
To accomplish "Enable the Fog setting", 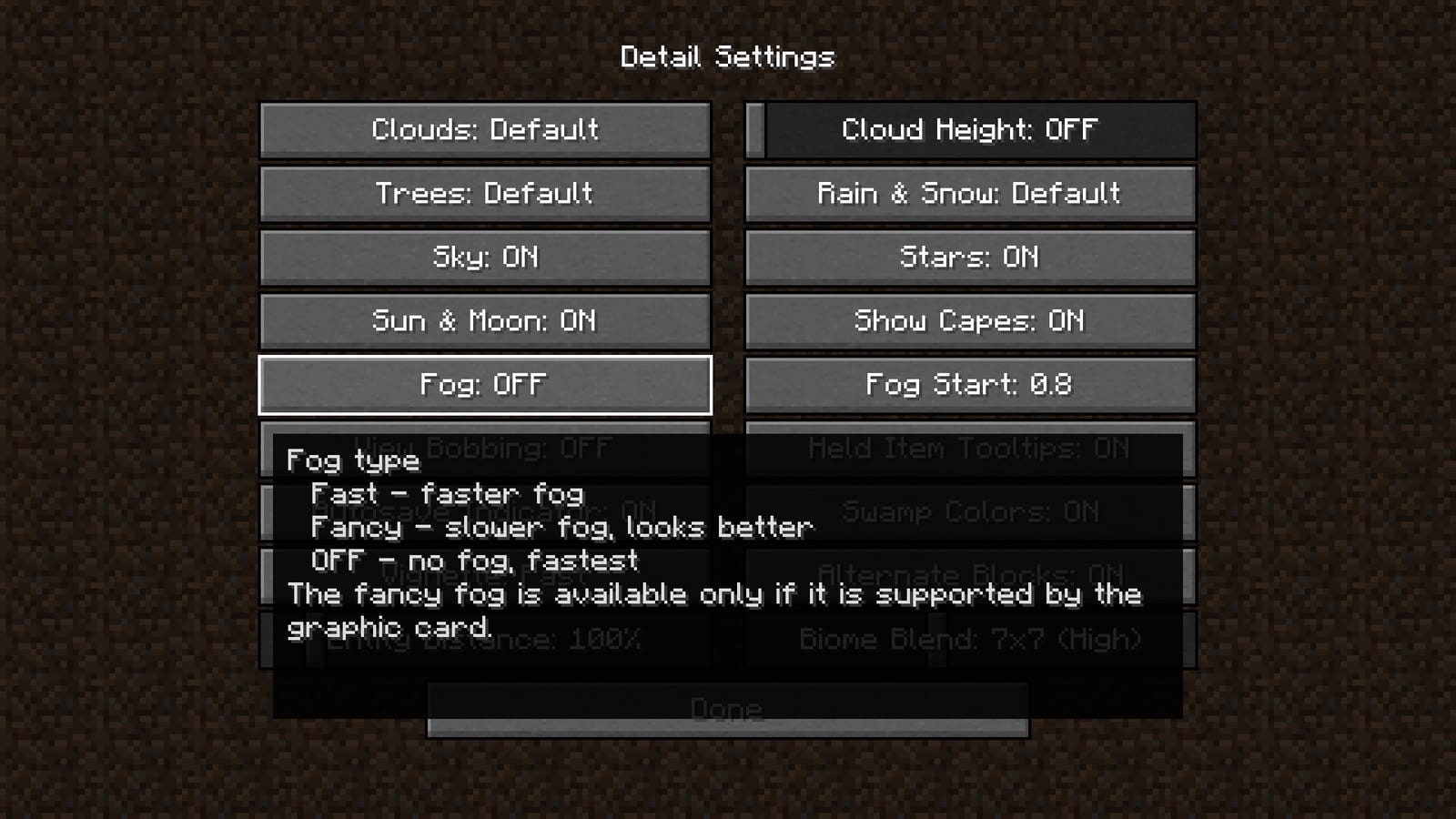I will [x=484, y=384].
